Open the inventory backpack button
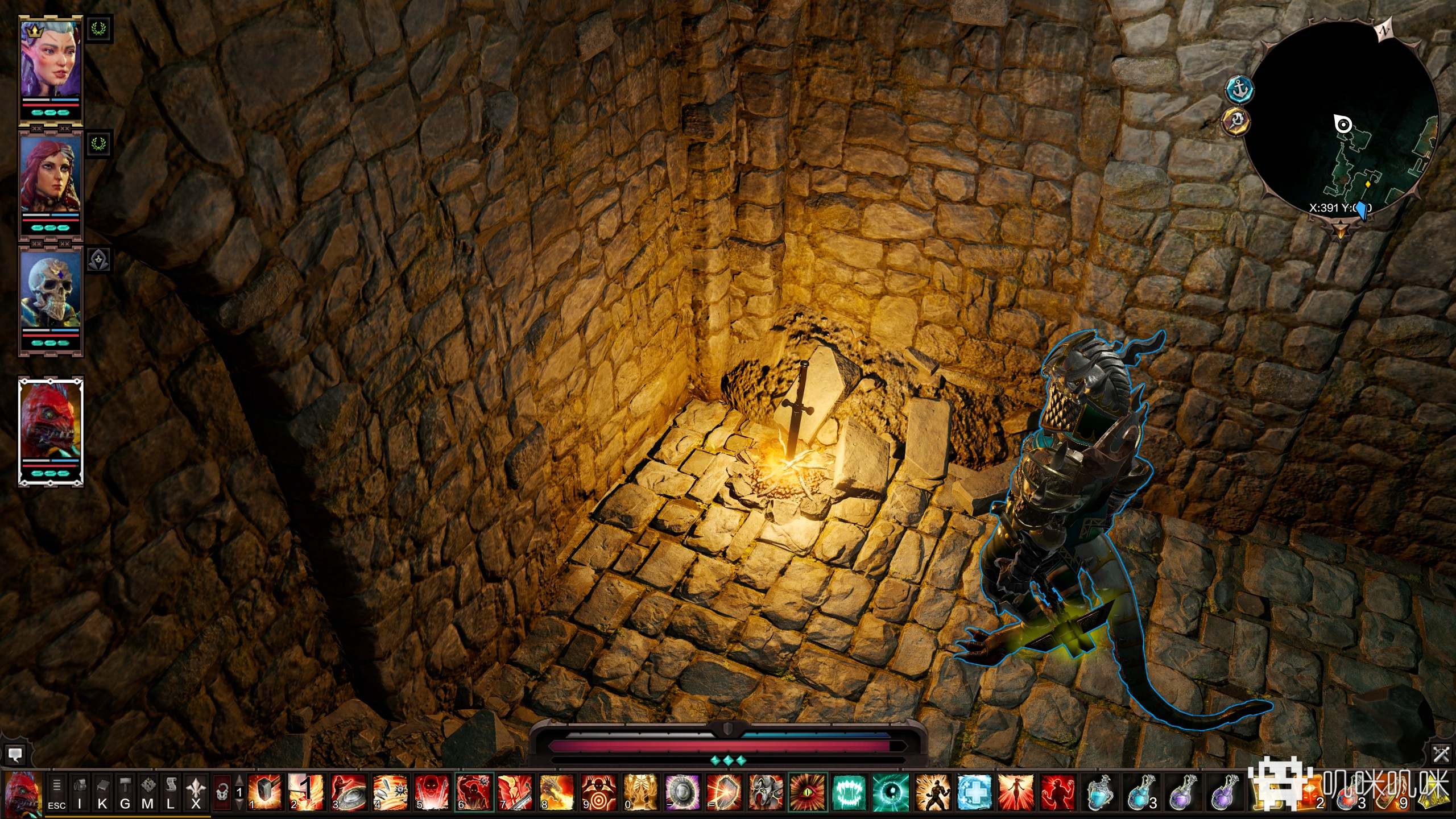 [x=80, y=792]
